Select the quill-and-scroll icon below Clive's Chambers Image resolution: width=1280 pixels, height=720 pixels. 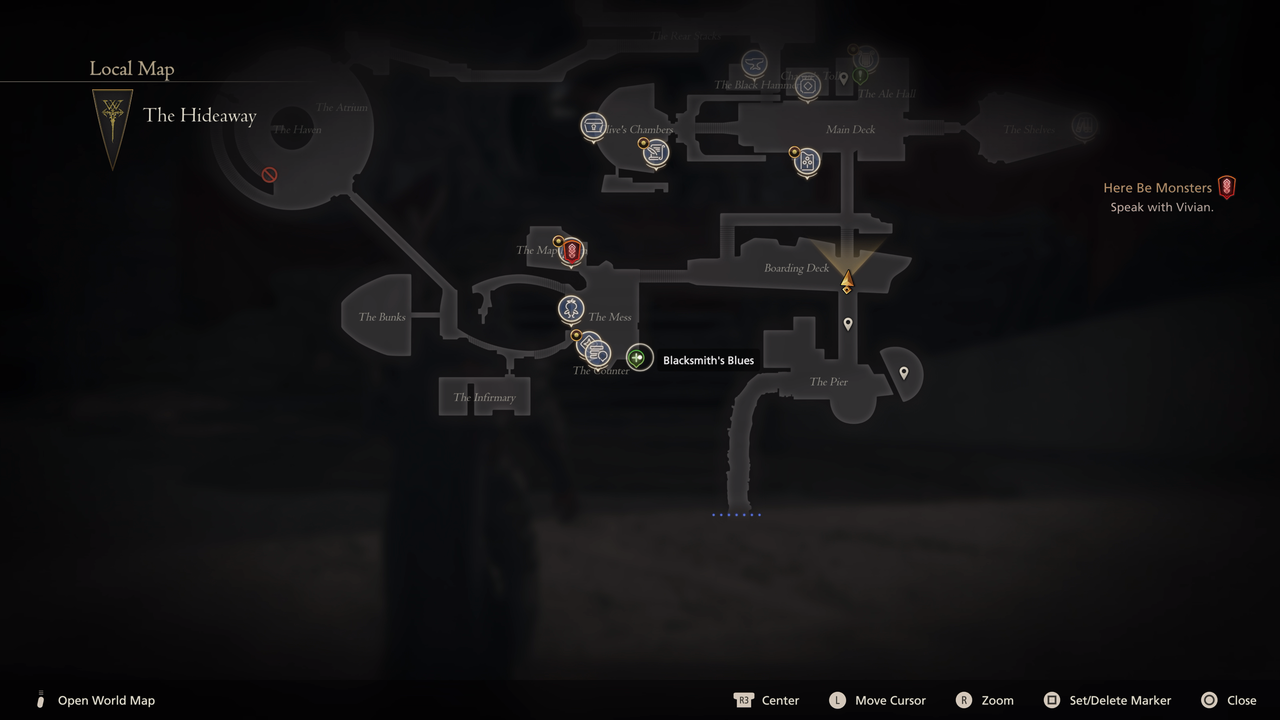pyautogui.click(x=654, y=154)
